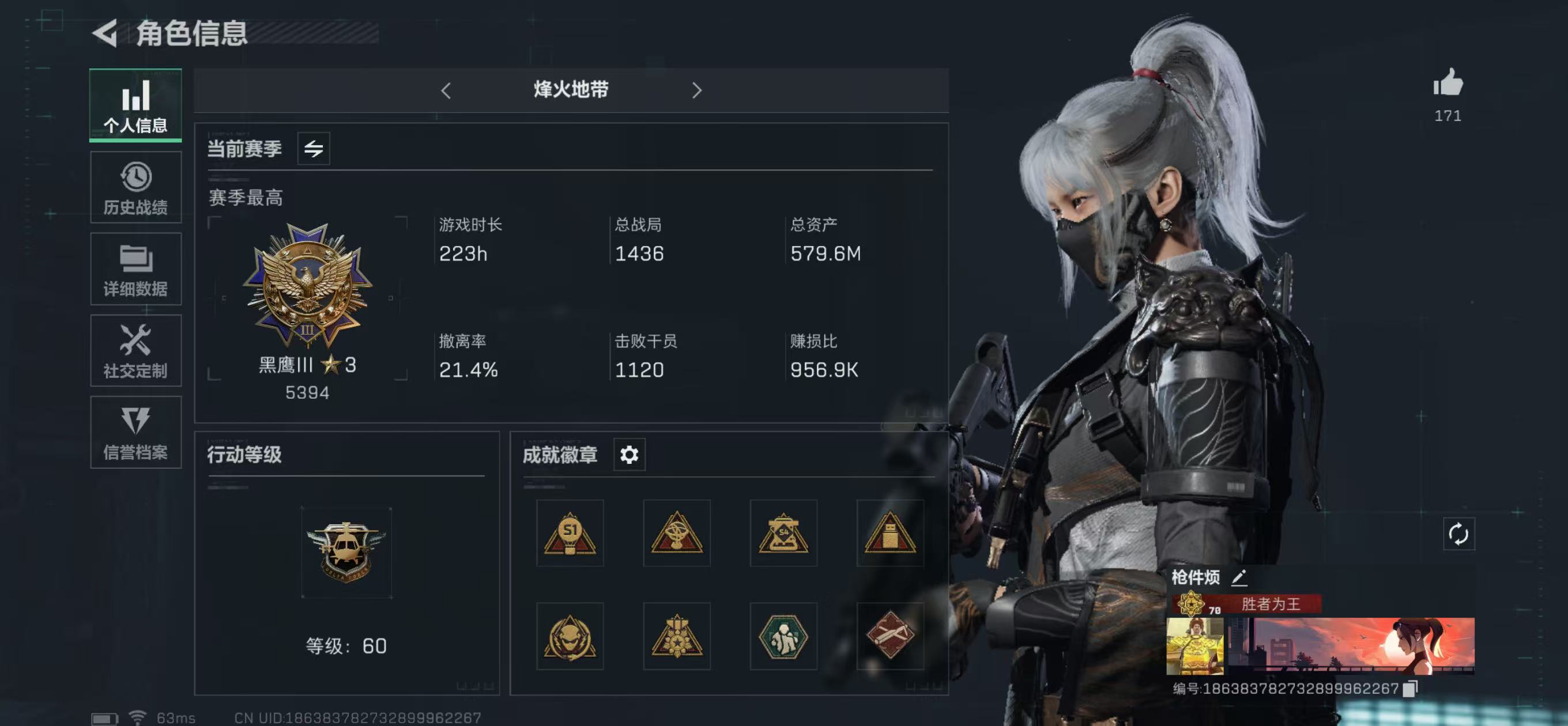Go to previous mode with left chevron
1568x726 pixels.
click(x=446, y=90)
